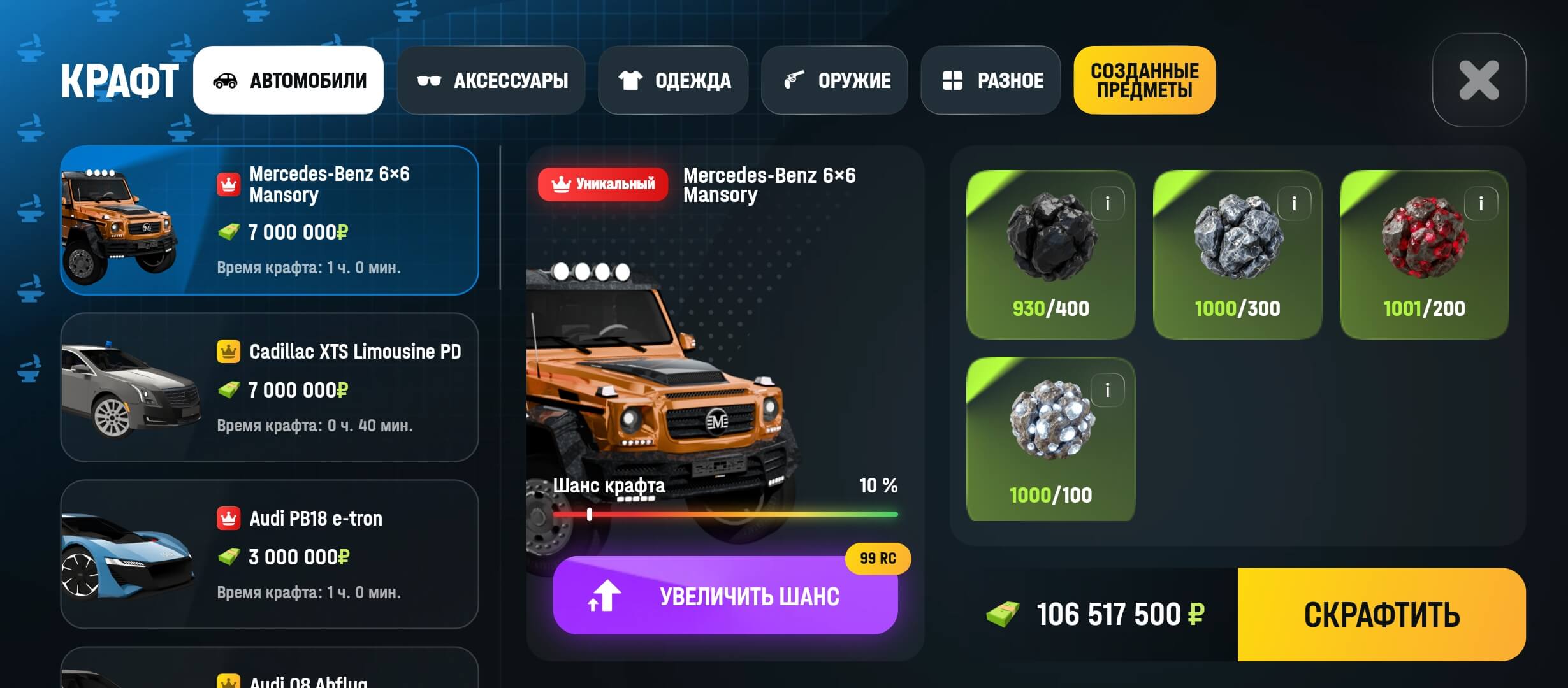Show the Оружие crafting category
The image size is (1568, 688).
(x=834, y=80)
